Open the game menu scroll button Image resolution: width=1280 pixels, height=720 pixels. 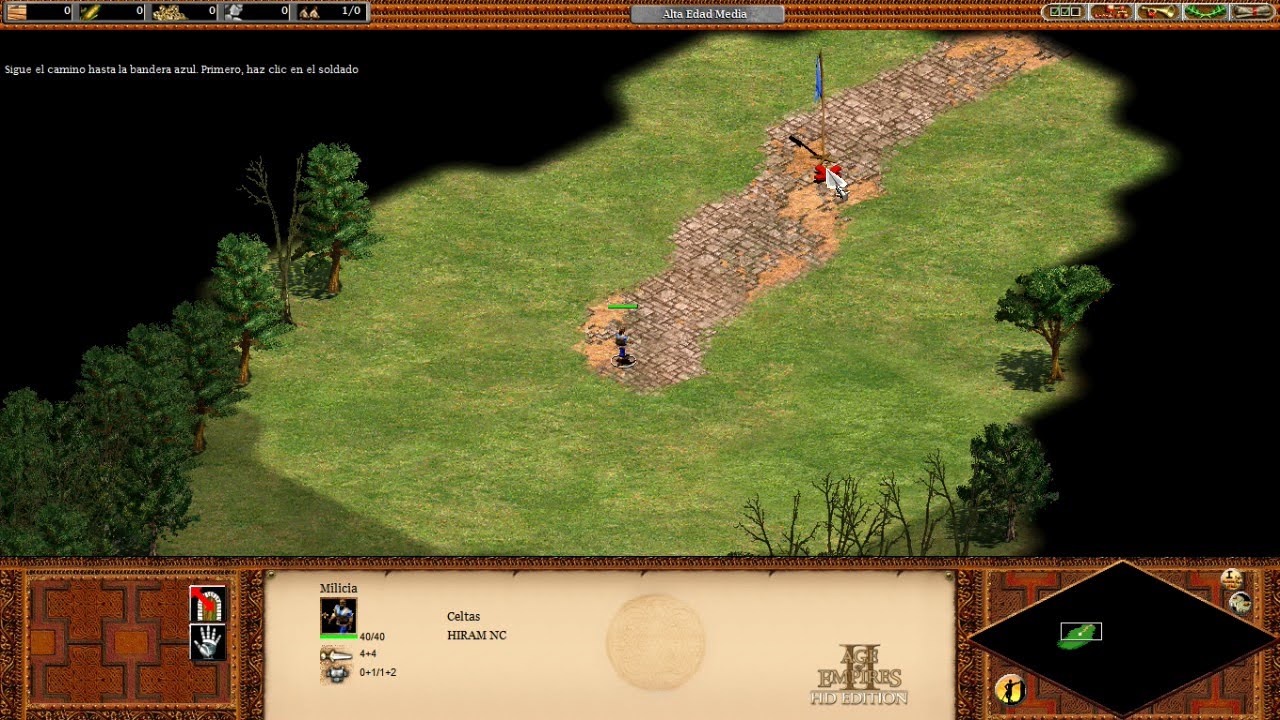[1252, 12]
